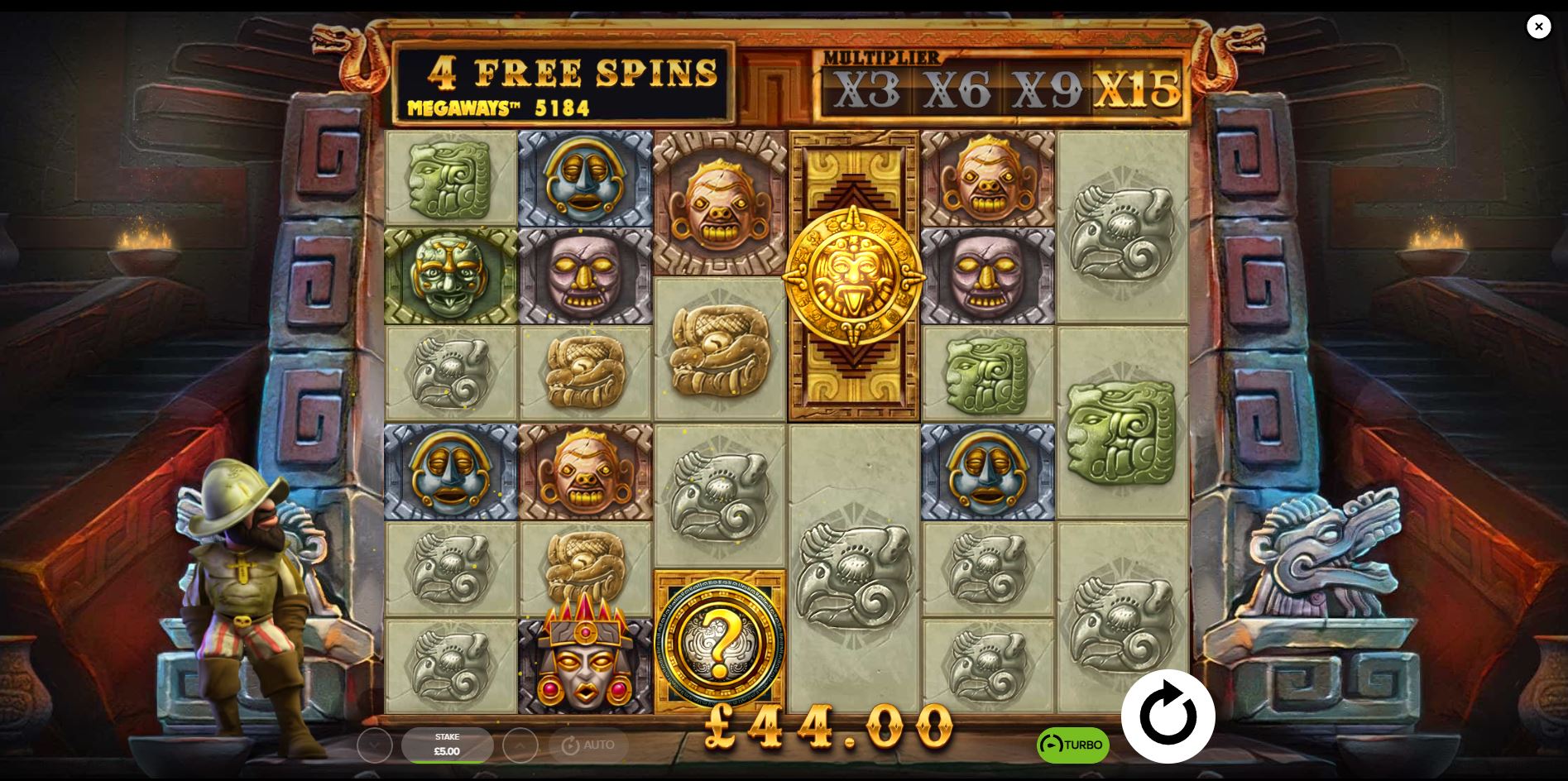Screen dimensions: 1568x781
Task: Click the stake decrease chevron
Action: (x=376, y=744)
